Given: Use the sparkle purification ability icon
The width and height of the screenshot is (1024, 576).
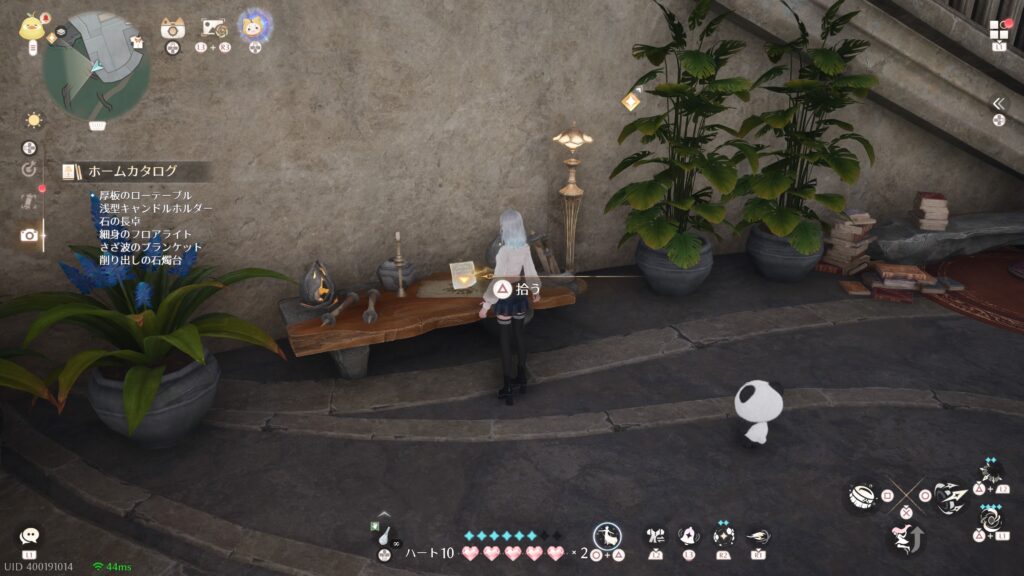Looking at the screenshot, I should tap(724, 536).
